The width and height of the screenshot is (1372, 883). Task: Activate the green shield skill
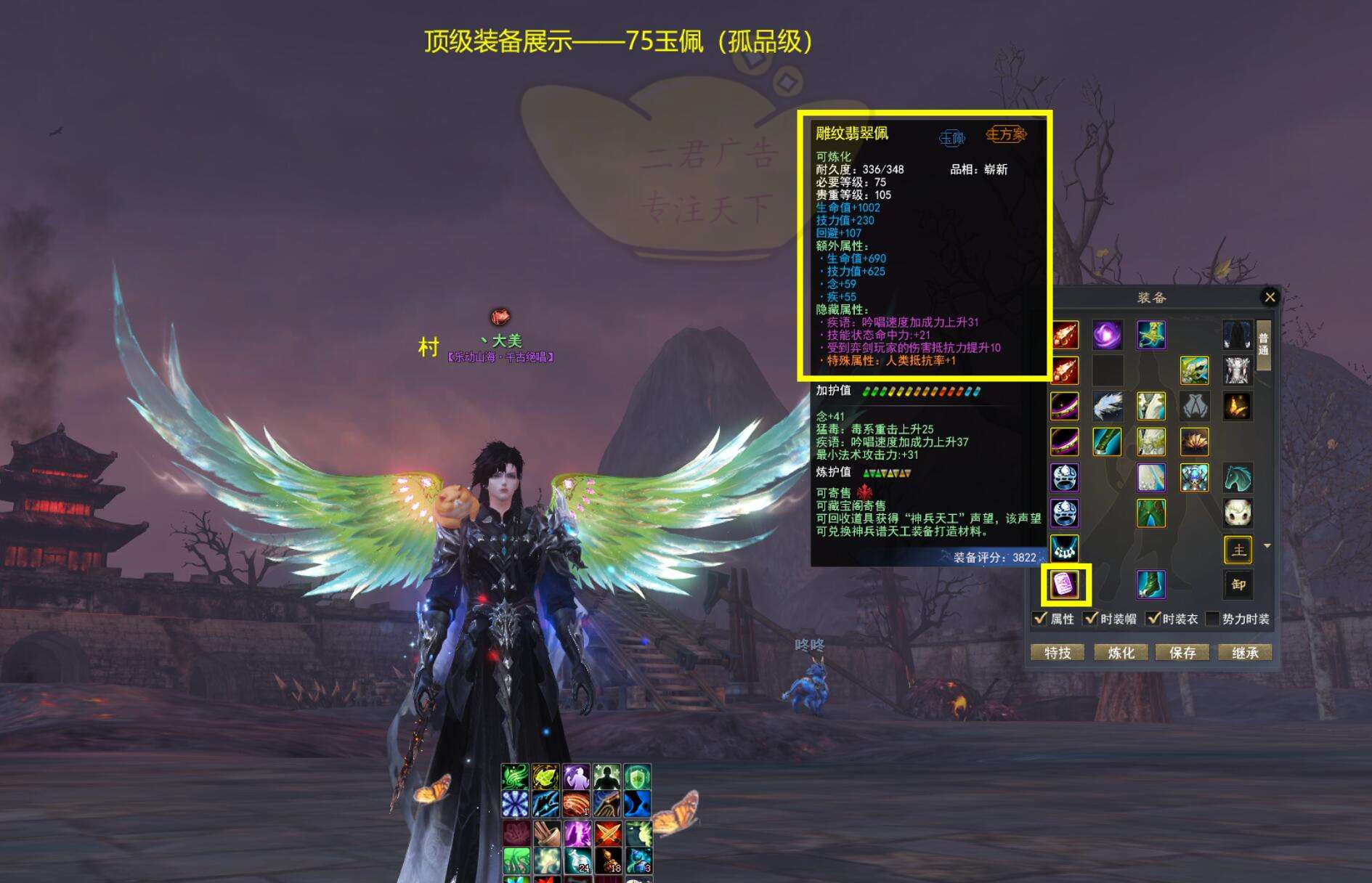click(x=637, y=778)
